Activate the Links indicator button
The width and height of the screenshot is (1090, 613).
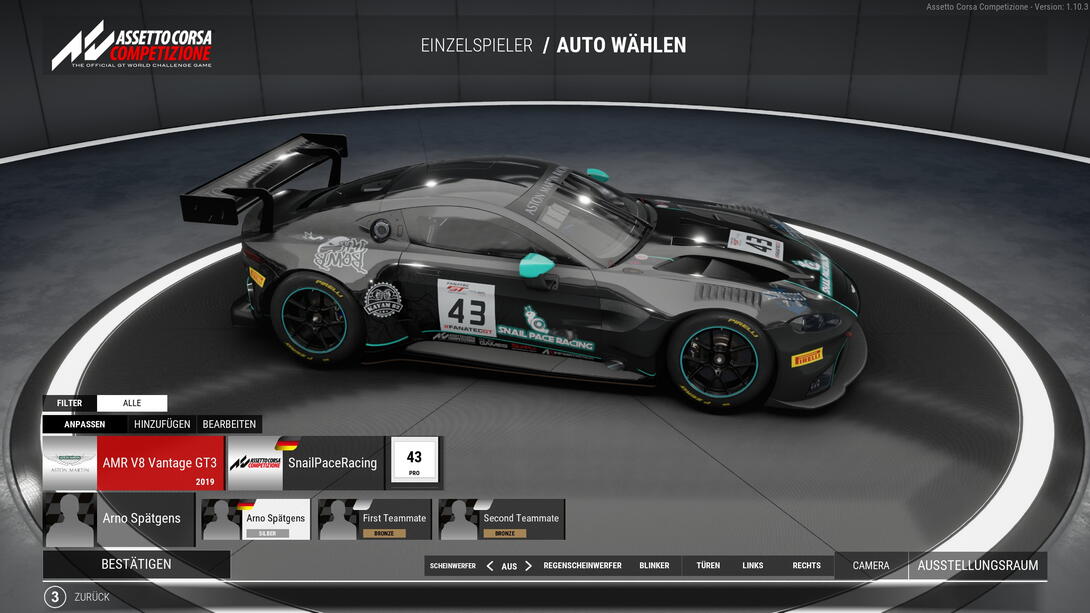coord(753,566)
